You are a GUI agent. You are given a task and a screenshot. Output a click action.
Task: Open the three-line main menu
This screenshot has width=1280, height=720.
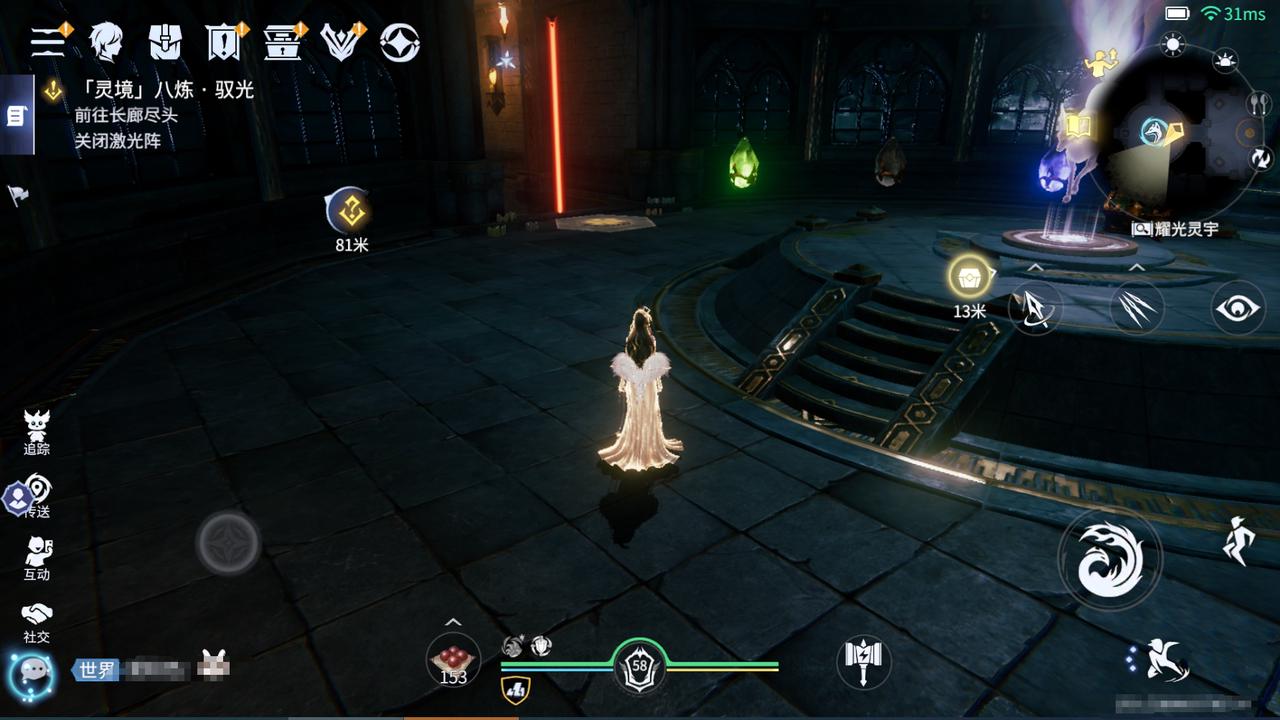47,41
